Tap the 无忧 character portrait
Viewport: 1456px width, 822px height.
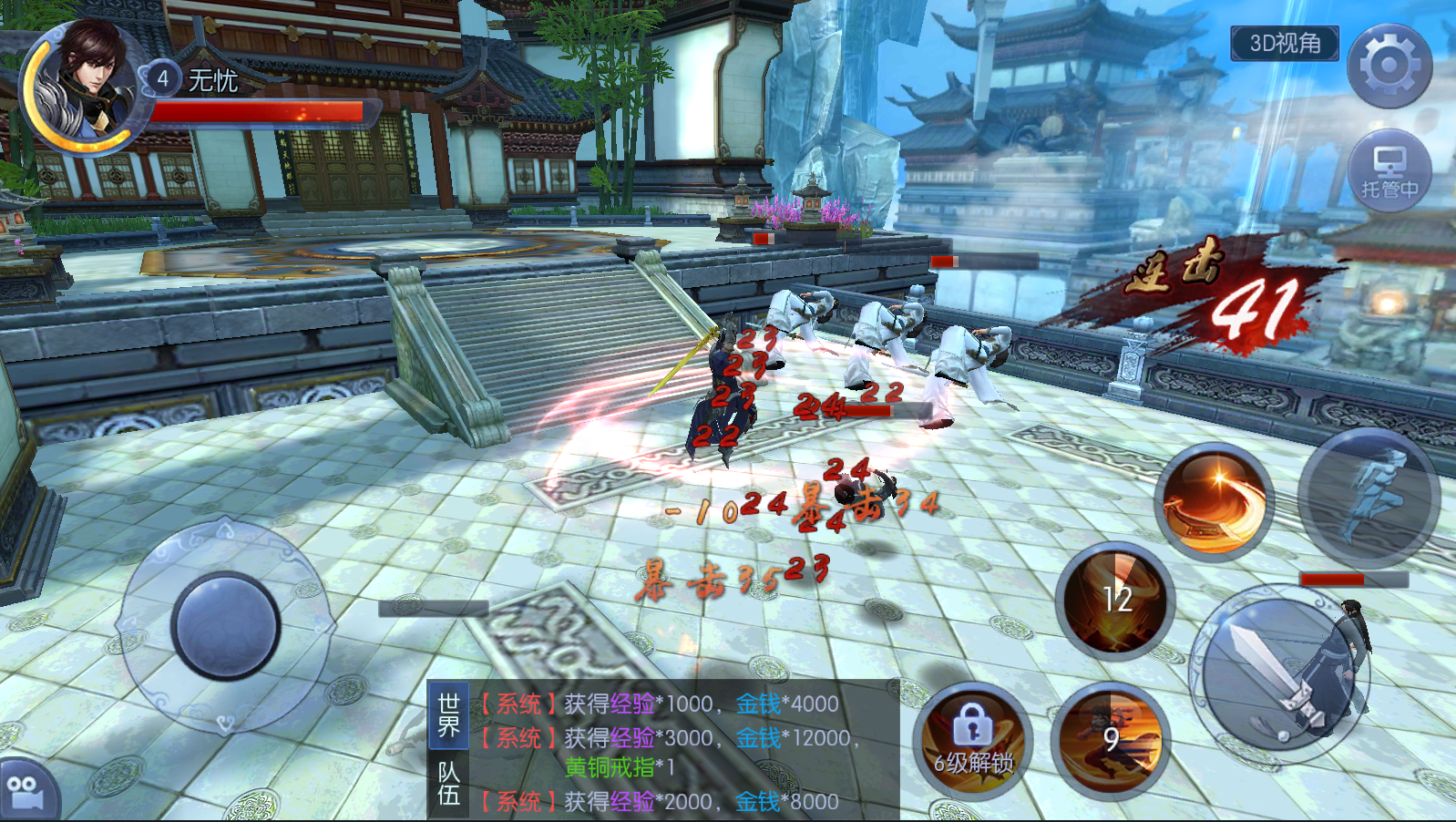click(x=87, y=87)
